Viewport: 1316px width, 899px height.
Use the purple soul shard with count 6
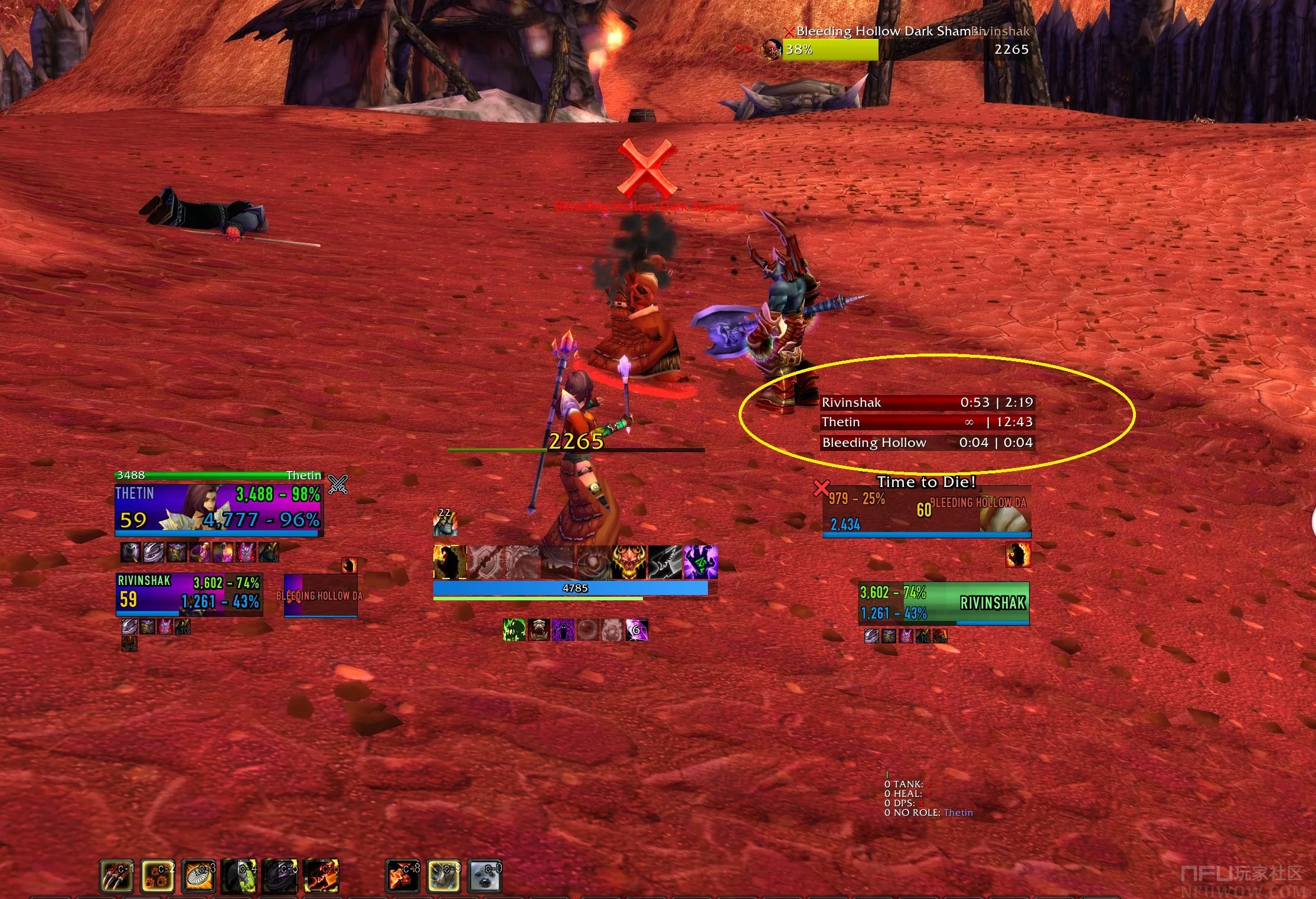click(x=636, y=630)
